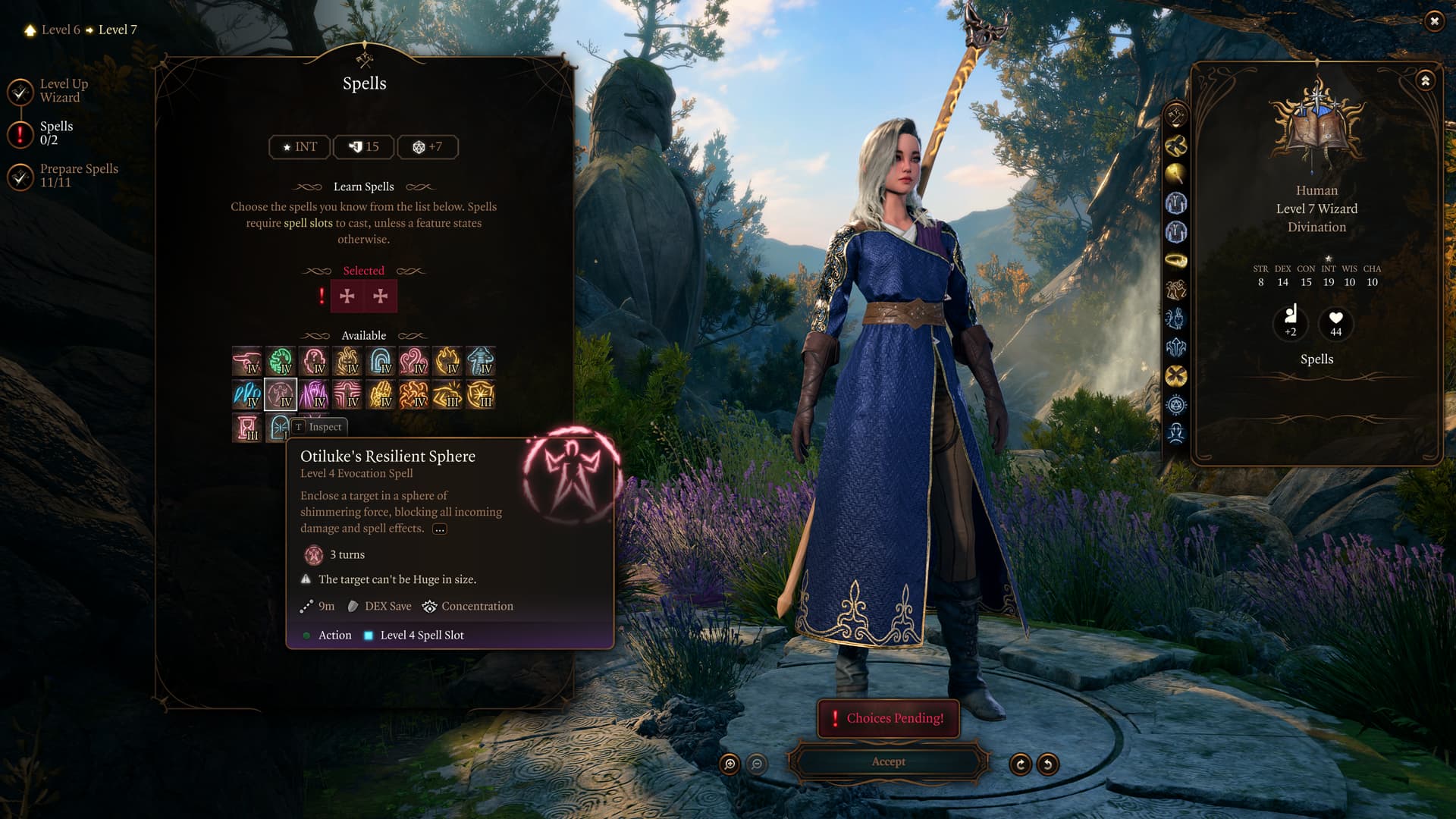Expand the spell description ellipsis

tap(440, 529)
